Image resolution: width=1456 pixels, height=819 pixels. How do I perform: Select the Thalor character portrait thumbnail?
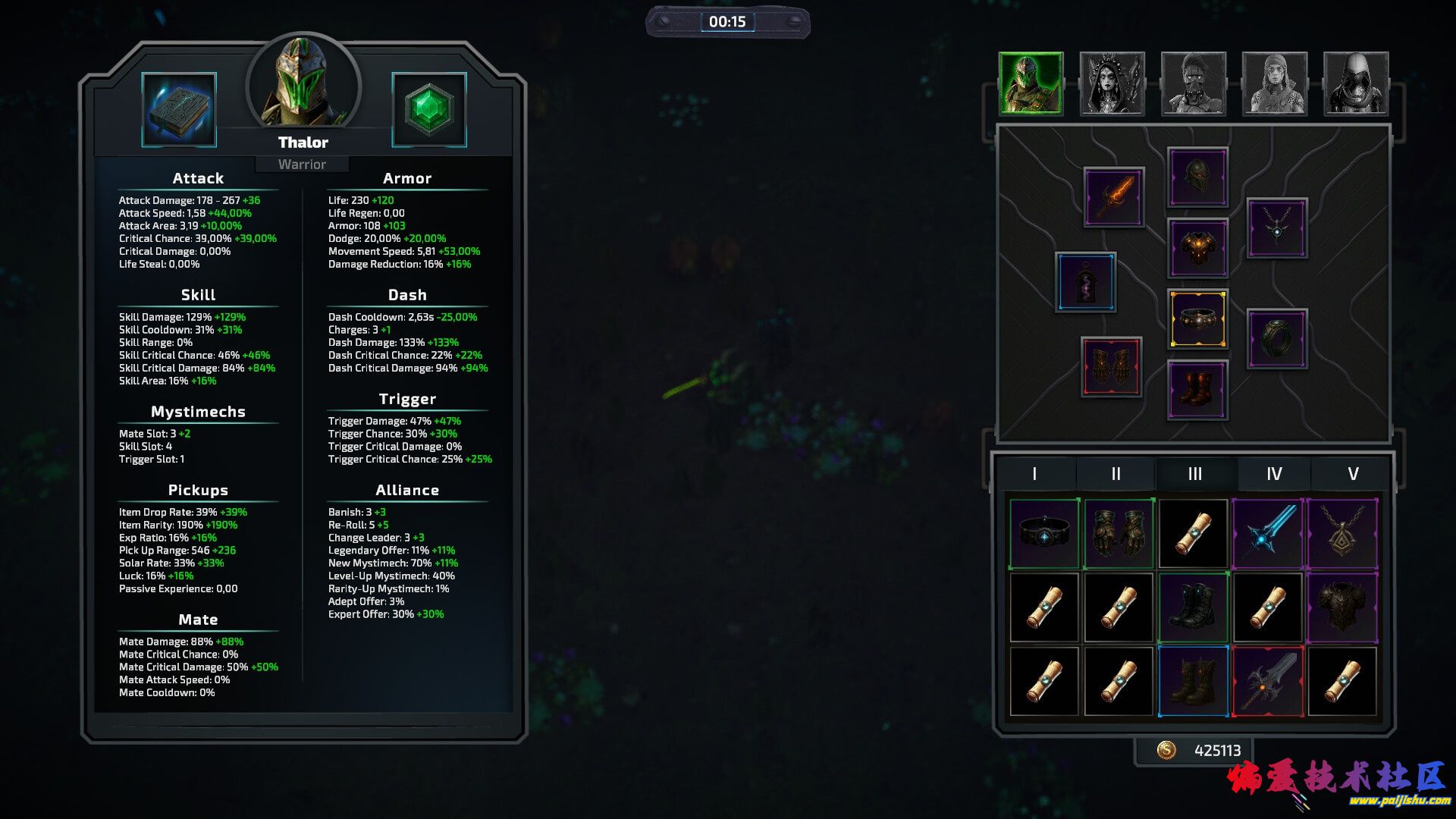coord(1031,83)
